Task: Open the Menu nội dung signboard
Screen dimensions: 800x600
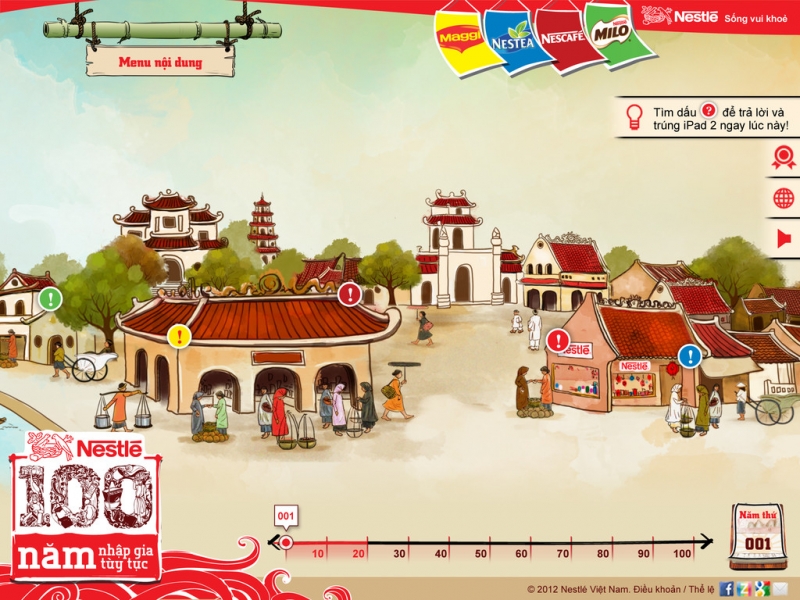Action: click(160, 62)
